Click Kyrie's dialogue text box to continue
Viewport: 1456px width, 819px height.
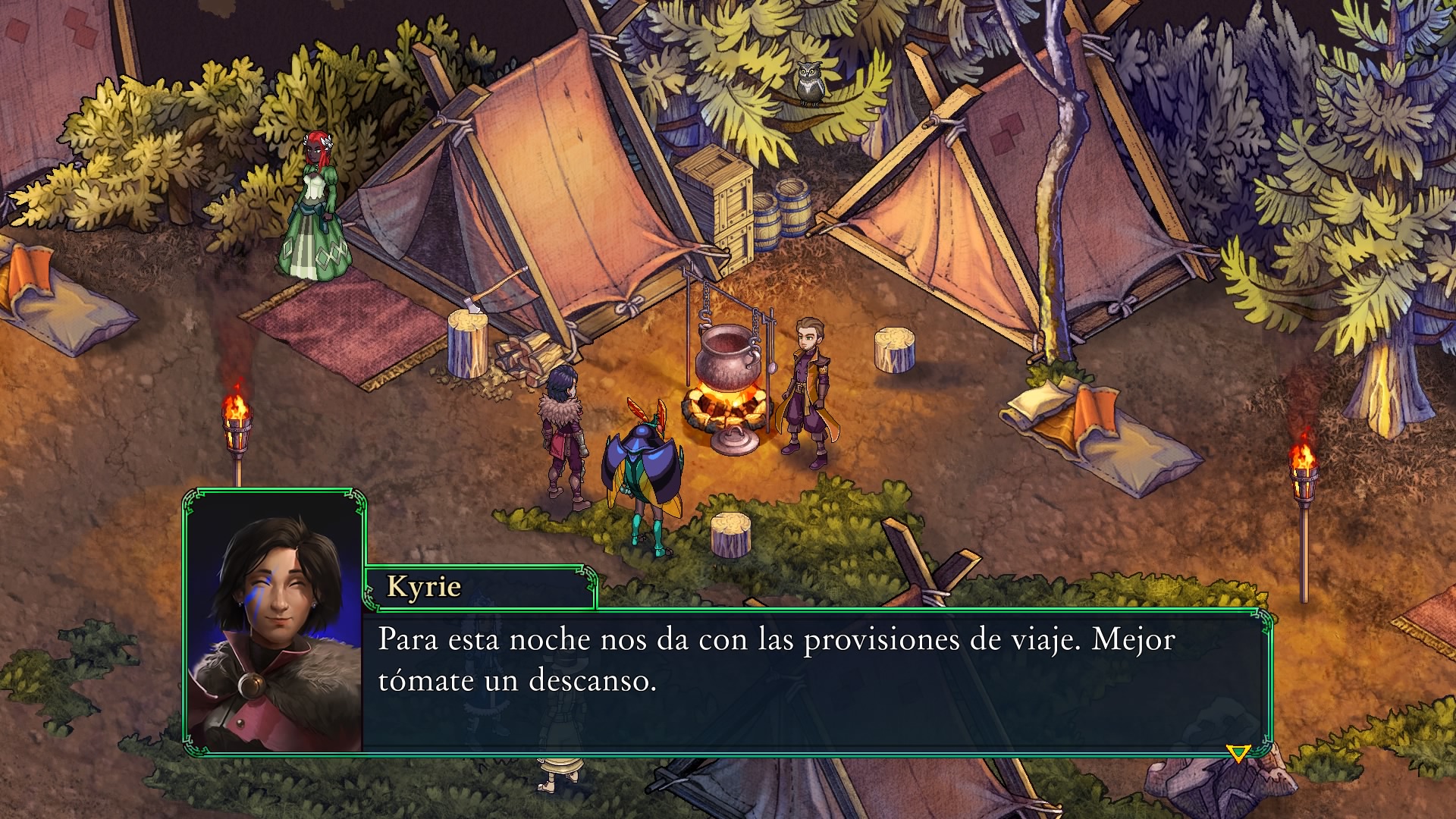click(815, 681)
